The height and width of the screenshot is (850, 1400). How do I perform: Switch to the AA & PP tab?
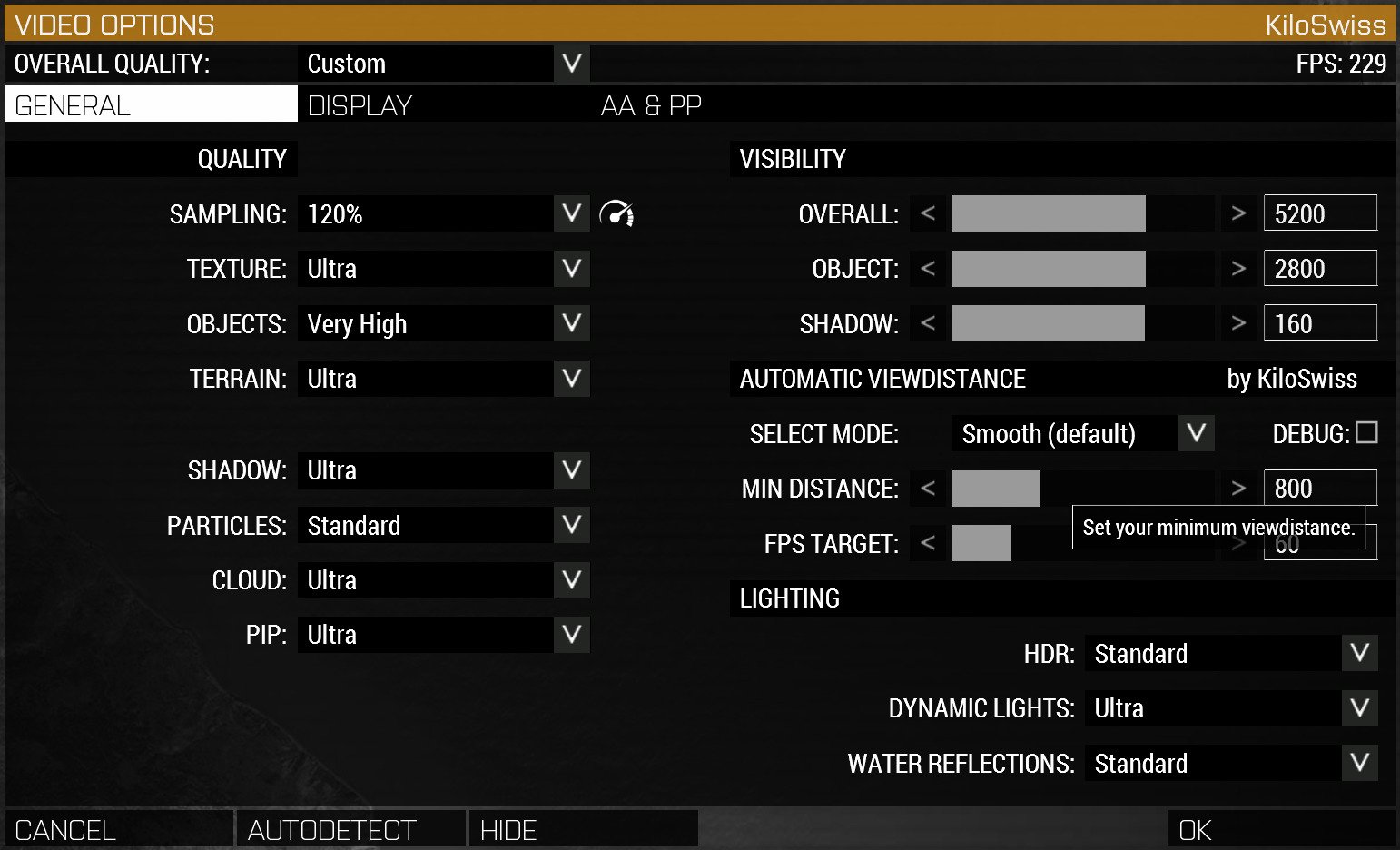650,104
